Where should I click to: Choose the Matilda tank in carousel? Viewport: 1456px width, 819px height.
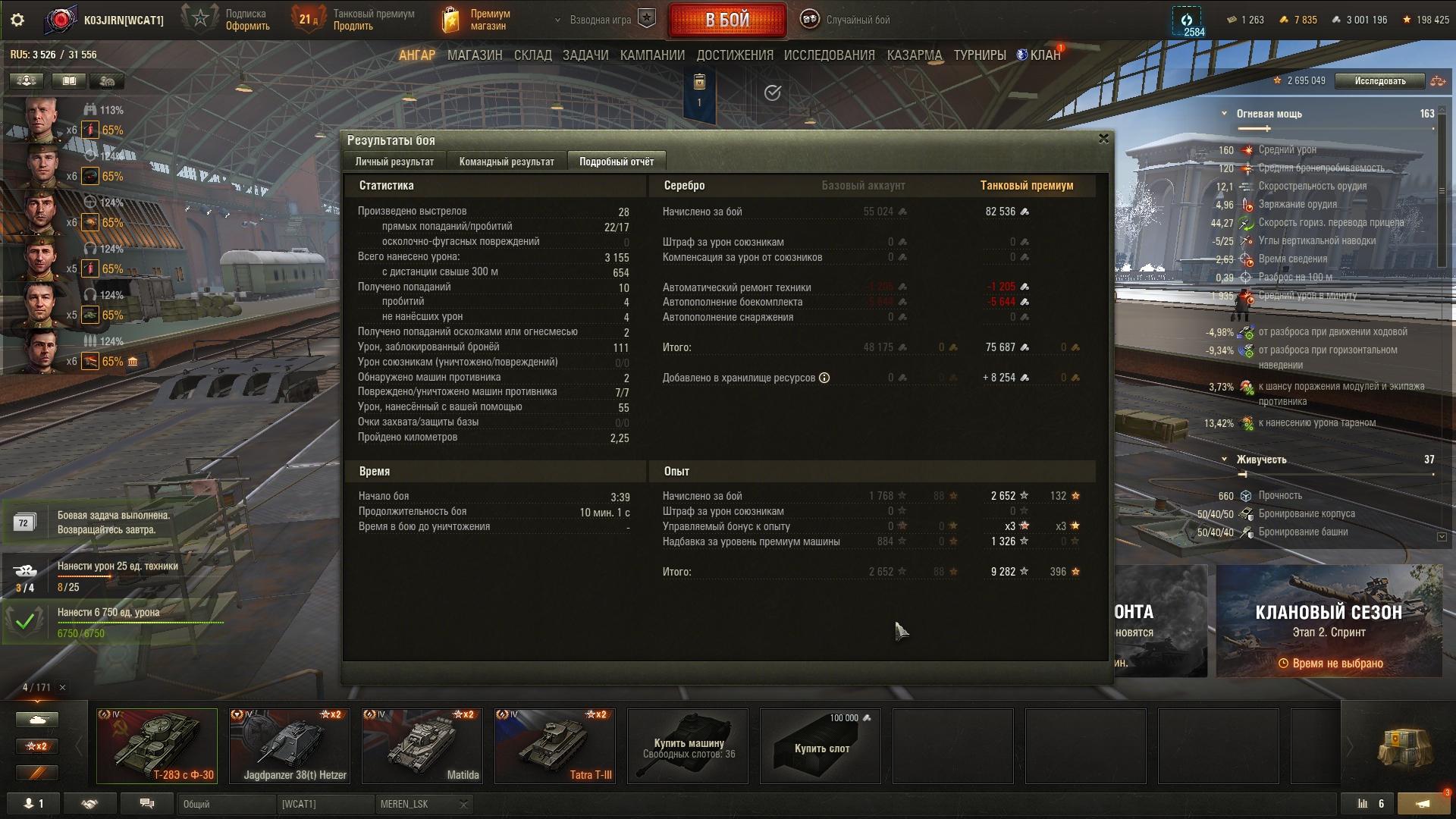coord(422,745)
